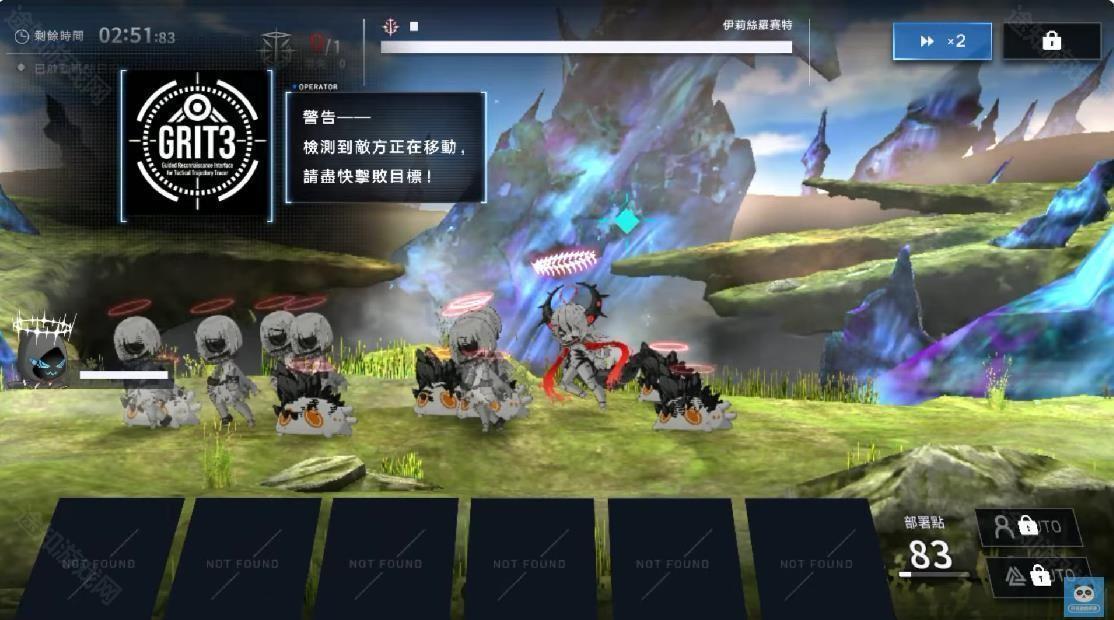Open the blue panda overlay icon

point(1083,596)
